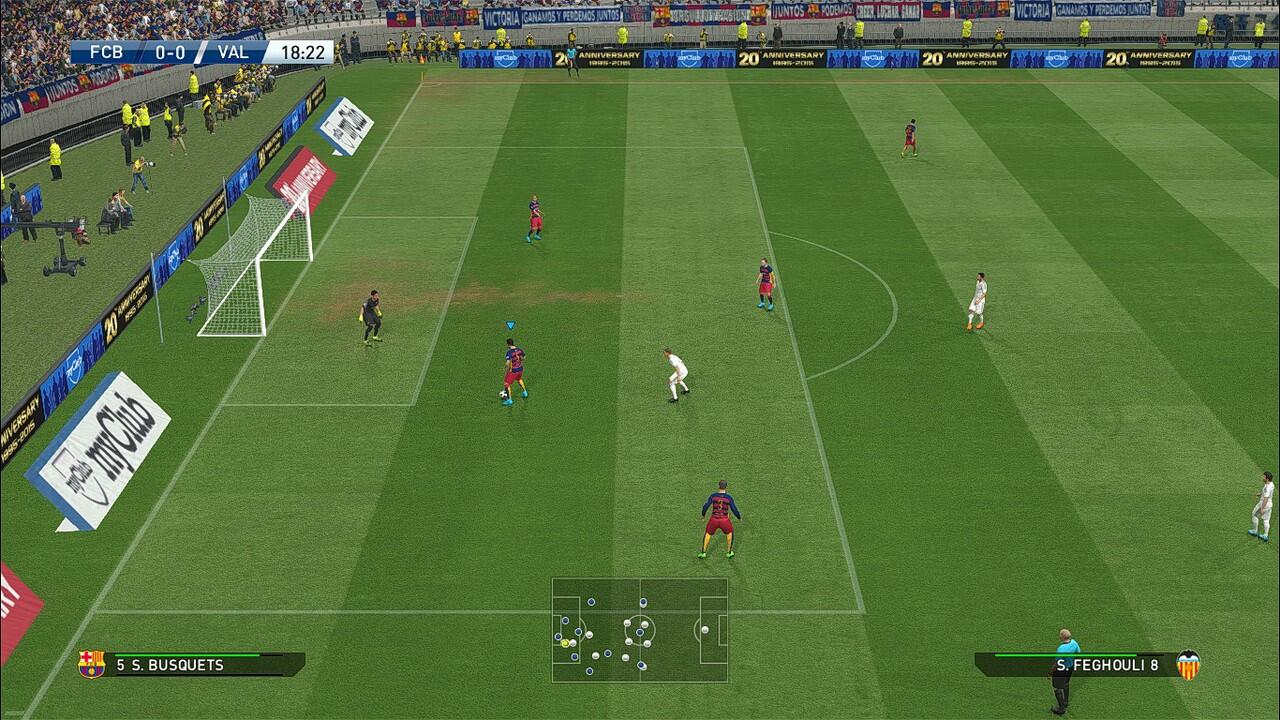Click the Valencia club crest
The image size is (1280, 720).
click(1188, 665)
